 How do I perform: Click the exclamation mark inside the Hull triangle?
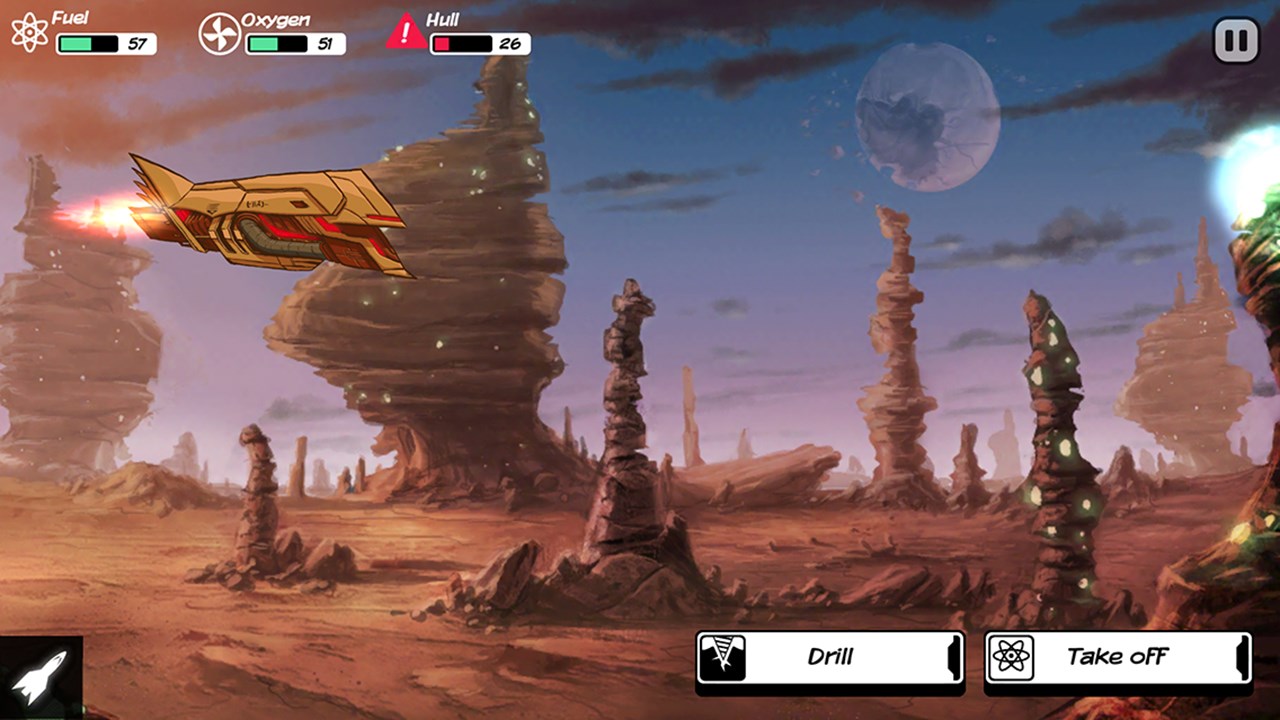pyautogui.click(x=403, y=32)
